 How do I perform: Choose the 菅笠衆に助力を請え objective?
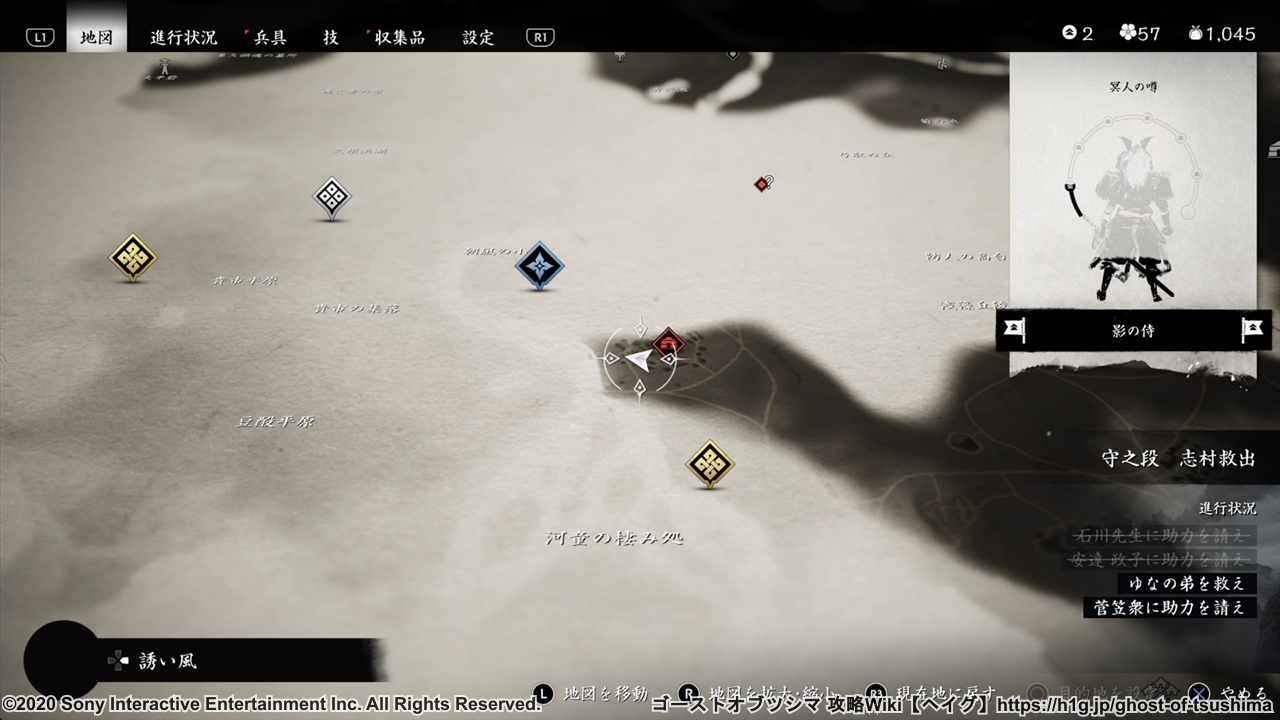pos(1170,607)
